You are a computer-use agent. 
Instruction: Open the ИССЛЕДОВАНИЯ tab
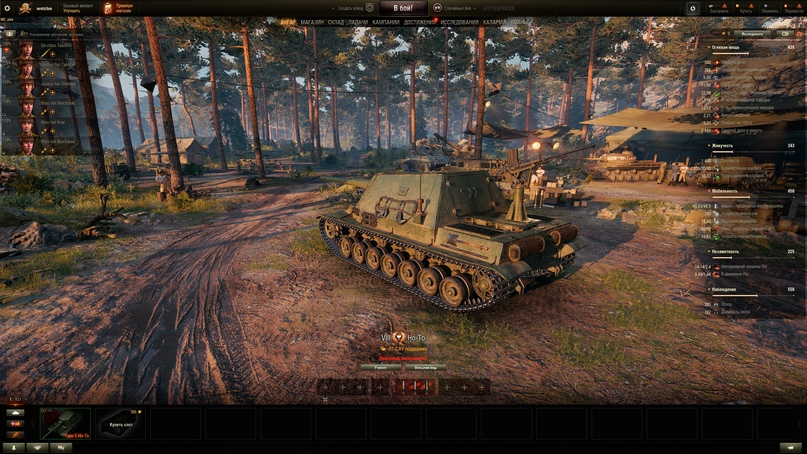click(459, 22)
